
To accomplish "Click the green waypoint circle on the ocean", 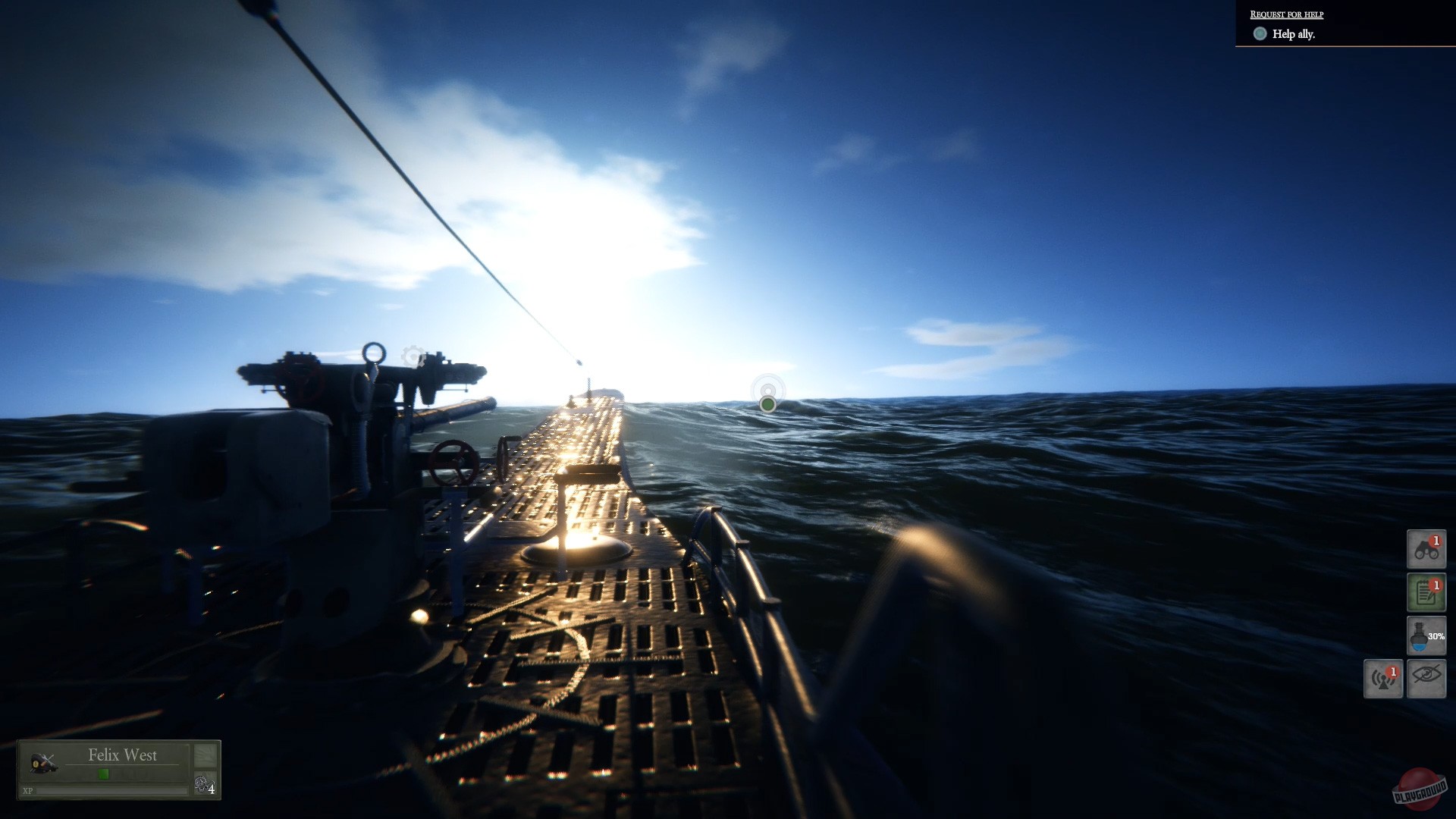I will coord(768,404).
